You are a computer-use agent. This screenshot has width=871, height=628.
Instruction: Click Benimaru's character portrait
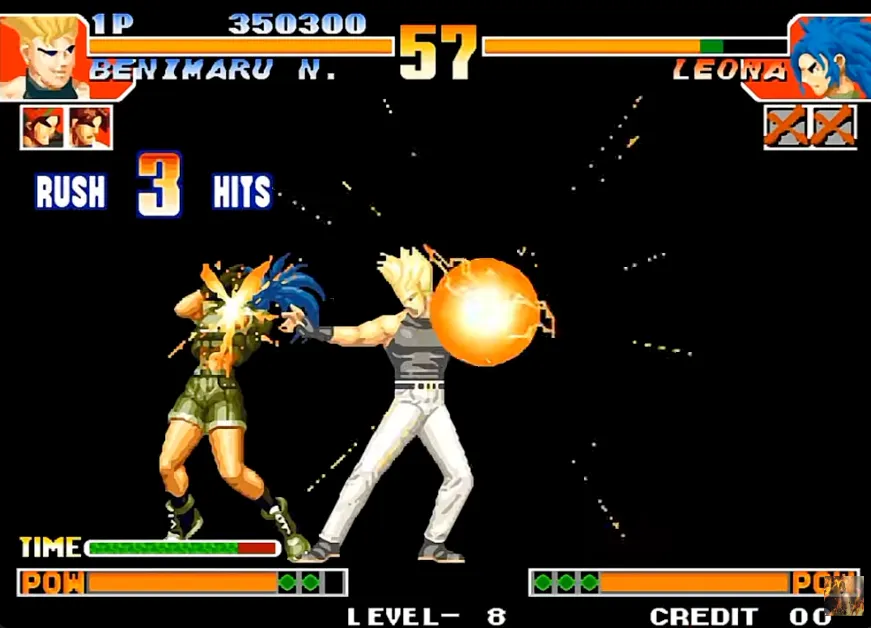coord(45,55)
